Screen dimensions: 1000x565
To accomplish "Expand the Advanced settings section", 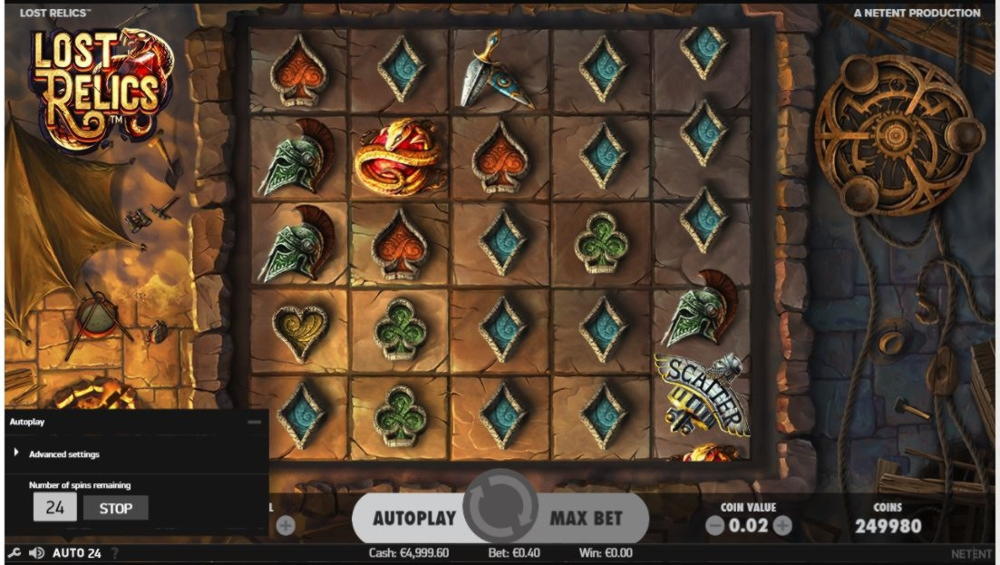I will coord(64,454).
